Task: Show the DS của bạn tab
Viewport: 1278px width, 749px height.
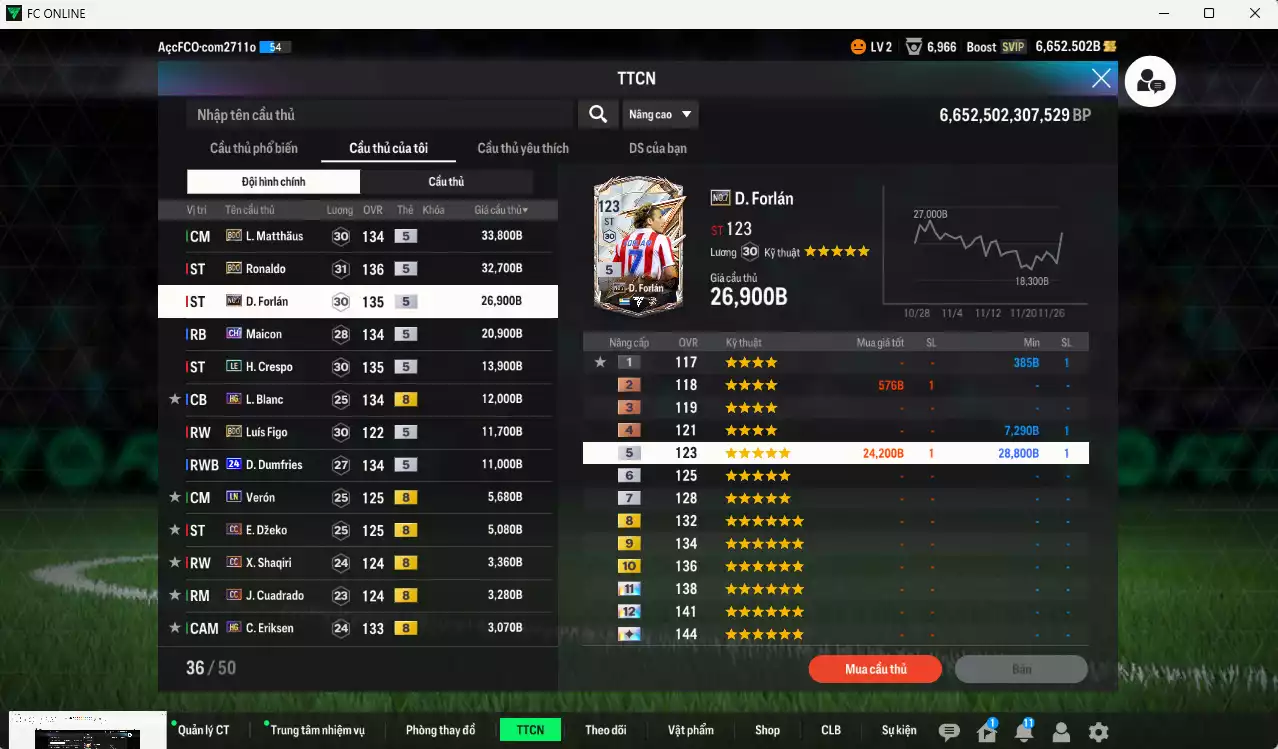Action: pyautogui.click(x=658, y=148)
